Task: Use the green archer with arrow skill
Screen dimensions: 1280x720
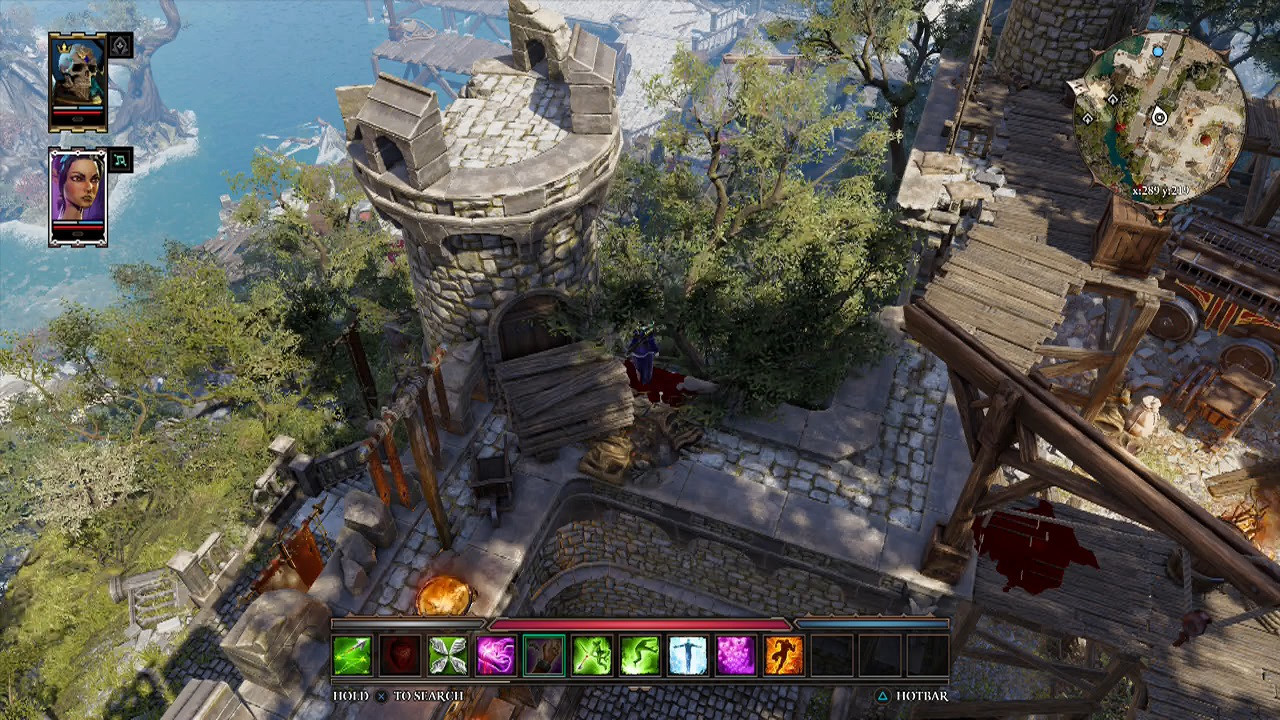Action: 592,656
